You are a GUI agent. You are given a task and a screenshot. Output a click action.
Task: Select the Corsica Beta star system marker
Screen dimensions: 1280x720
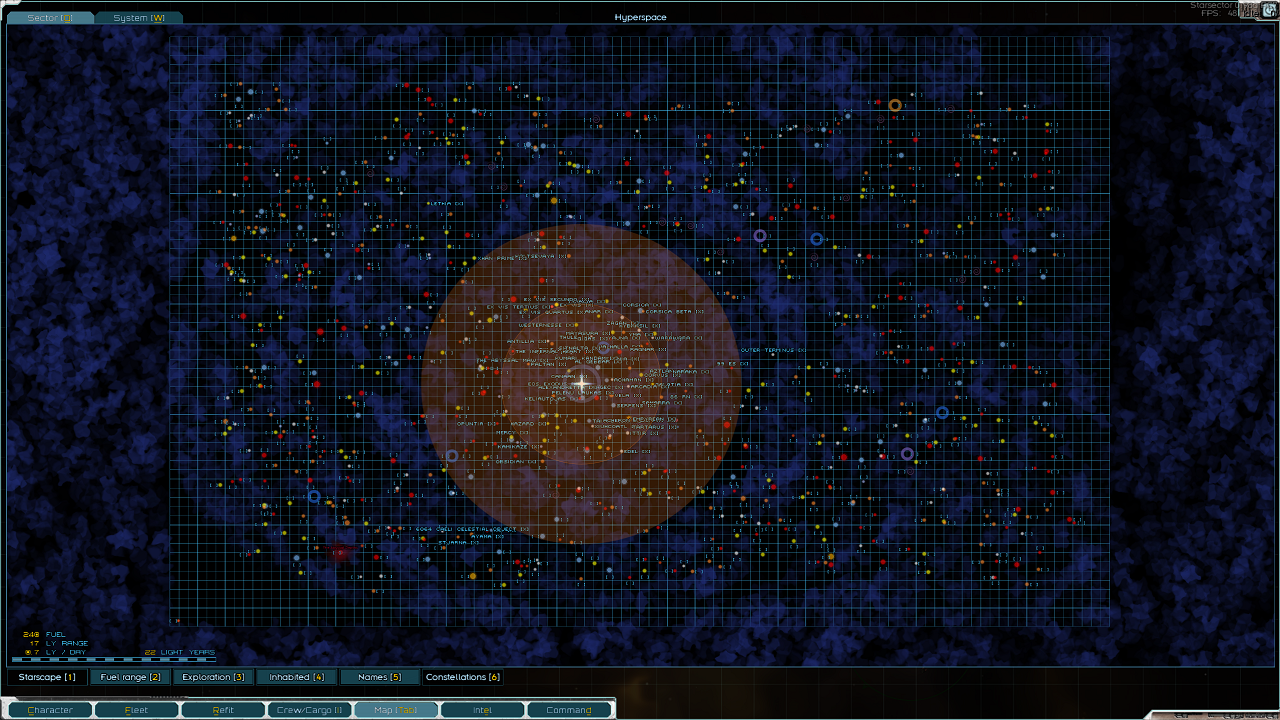[x=642, y=311]
